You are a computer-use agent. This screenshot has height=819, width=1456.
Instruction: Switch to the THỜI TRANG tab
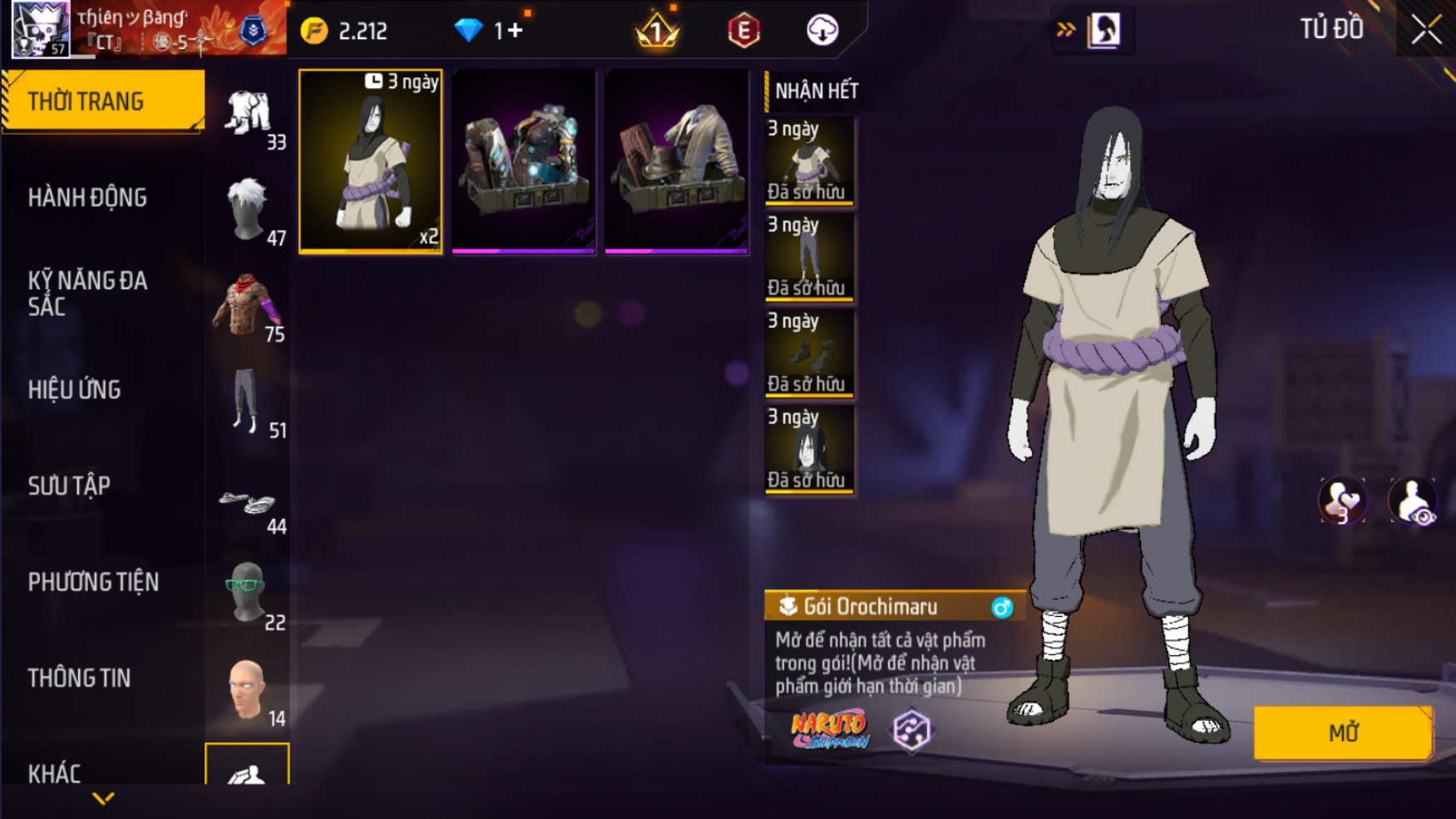pyautogui.click(x=103, y=101)
